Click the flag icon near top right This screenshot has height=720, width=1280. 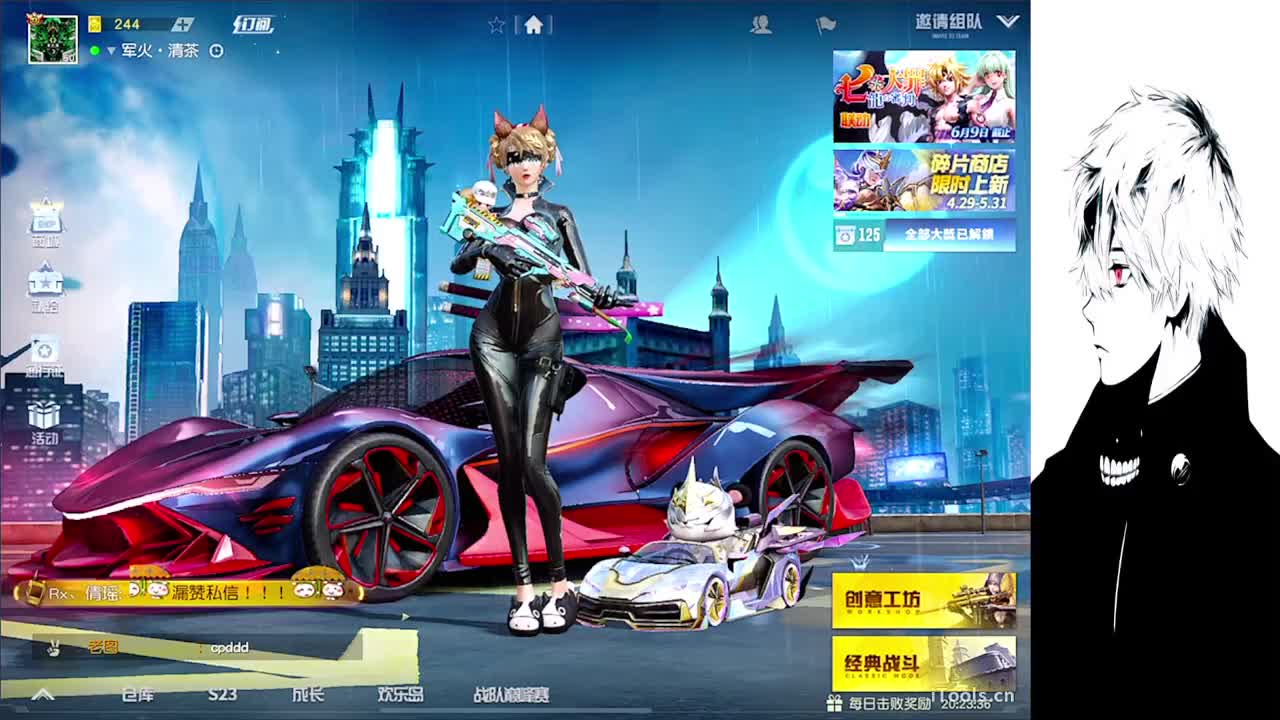[827, 27]
